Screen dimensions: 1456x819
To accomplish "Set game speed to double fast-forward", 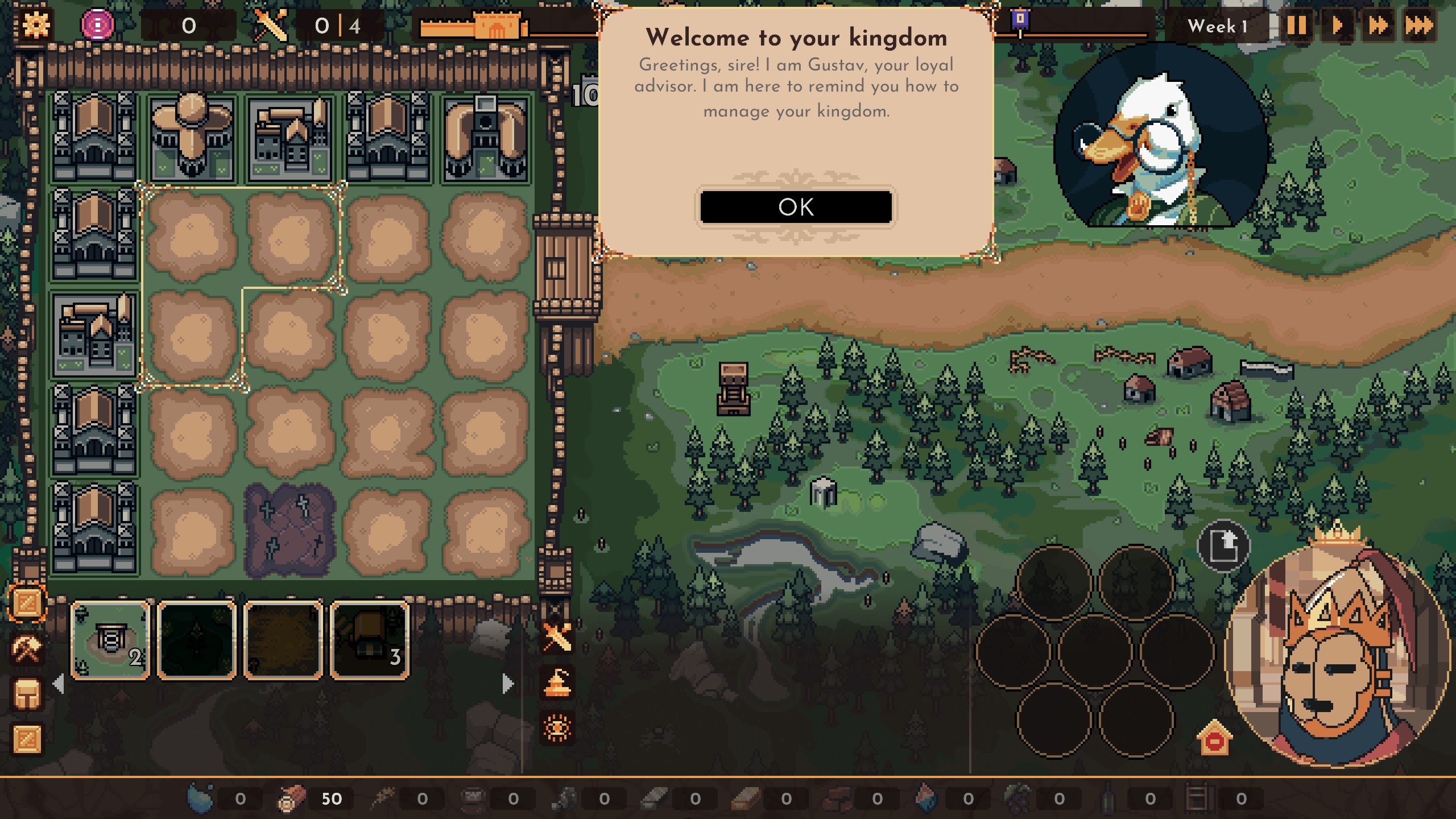I will click(x=1378, y=26).
